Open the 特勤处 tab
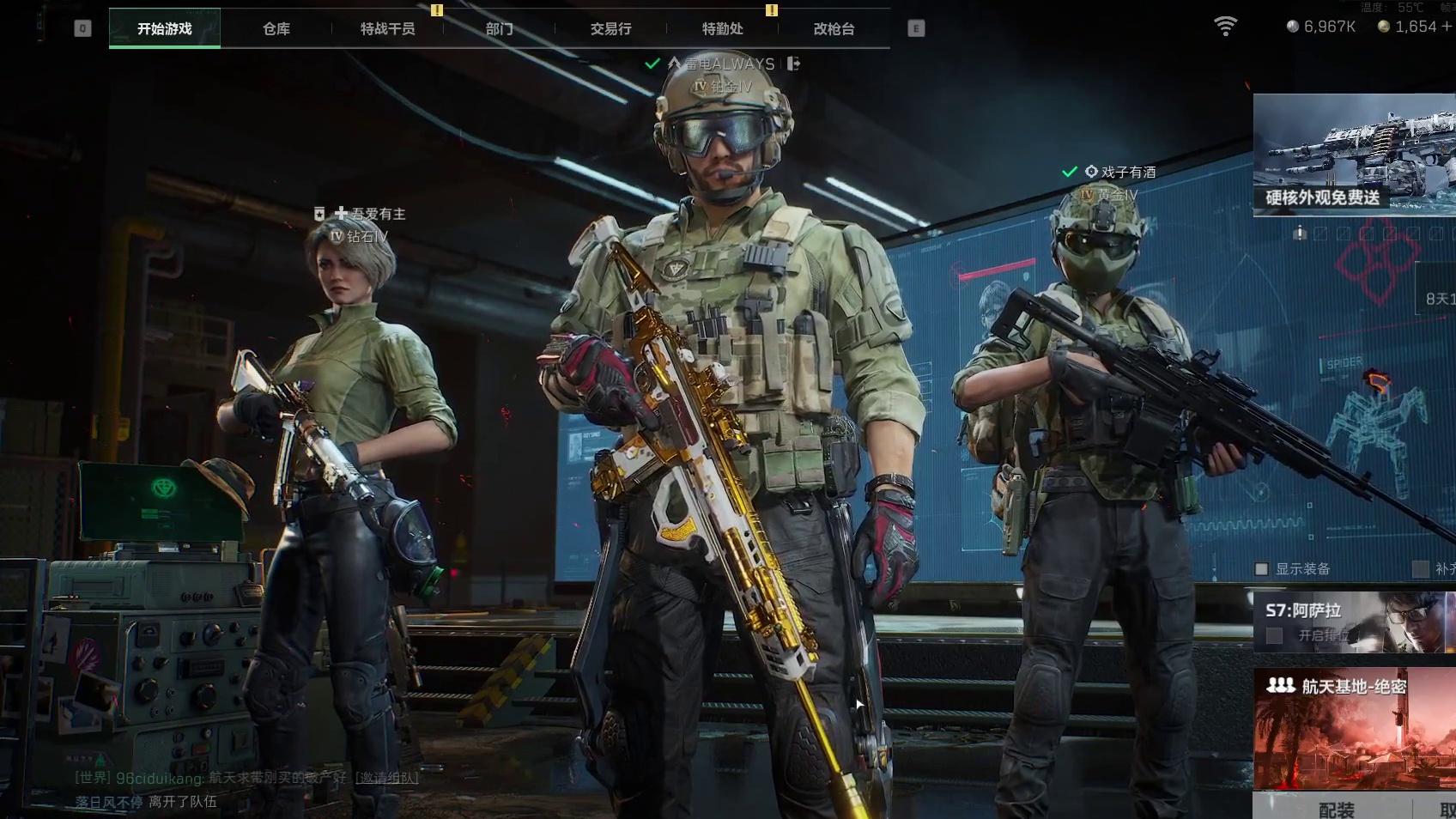 pos(722,28)
